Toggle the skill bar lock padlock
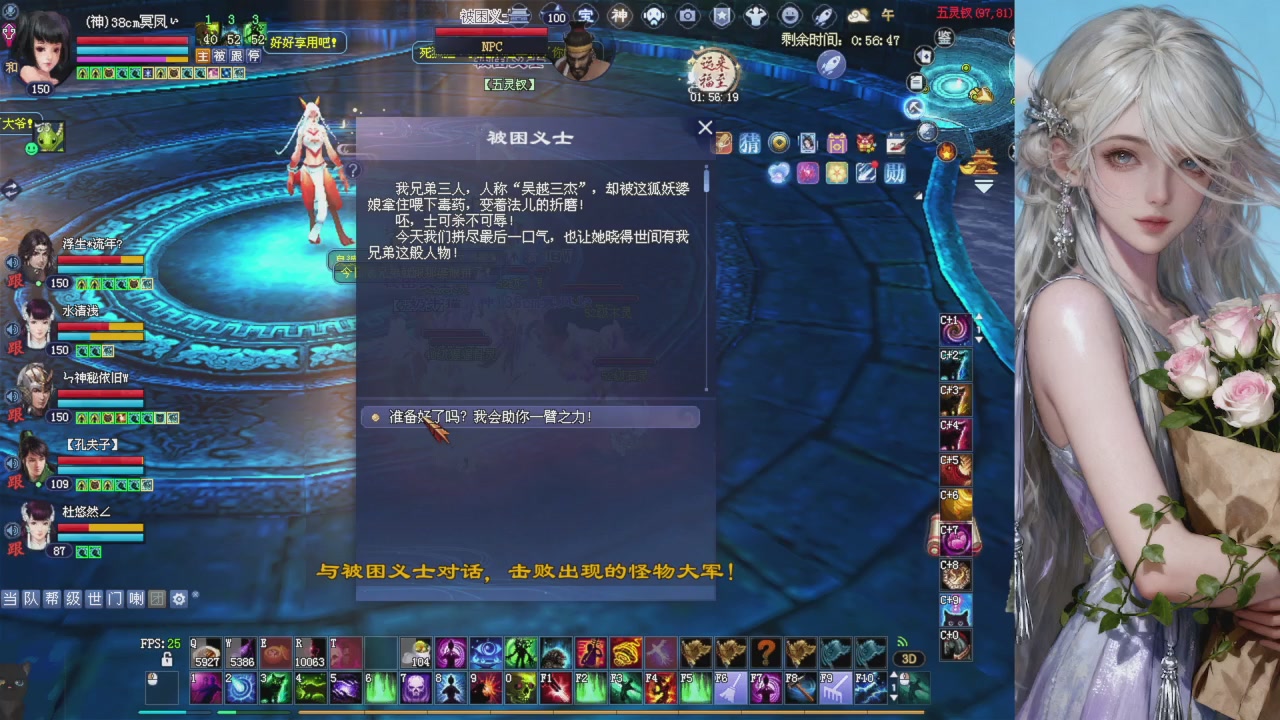Screen dimensions: 1280x720 pos(166,657)
